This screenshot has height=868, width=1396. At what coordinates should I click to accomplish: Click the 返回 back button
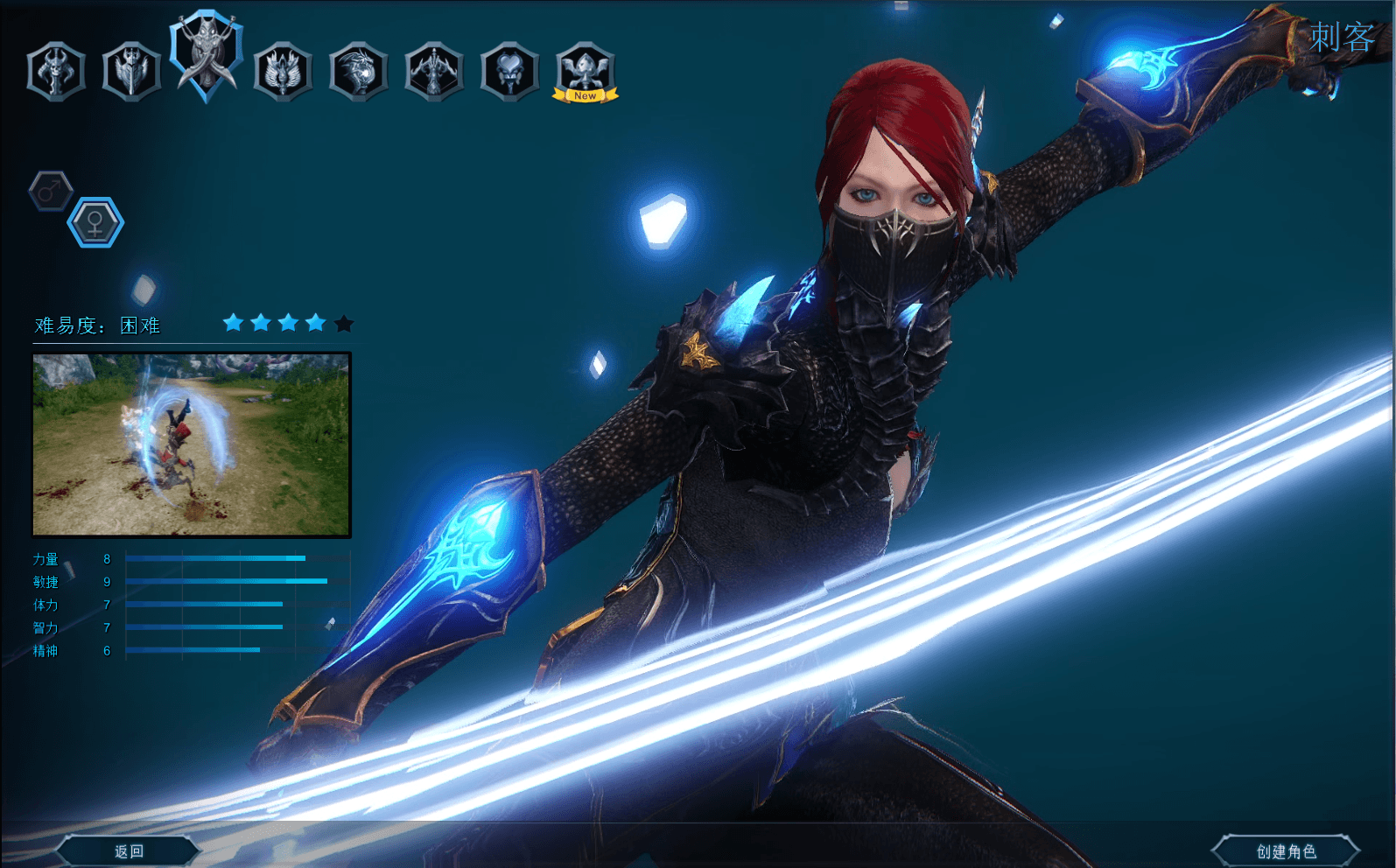[x=128, y=850]
